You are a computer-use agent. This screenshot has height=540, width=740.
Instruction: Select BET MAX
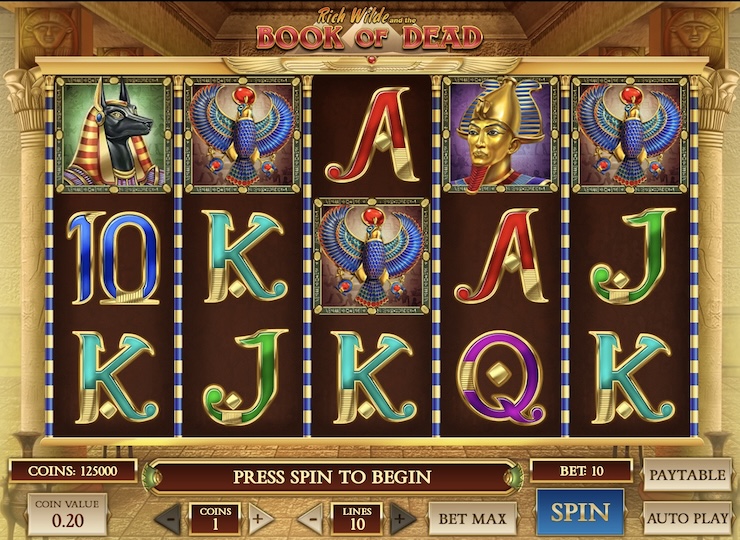tap(473, 518)
